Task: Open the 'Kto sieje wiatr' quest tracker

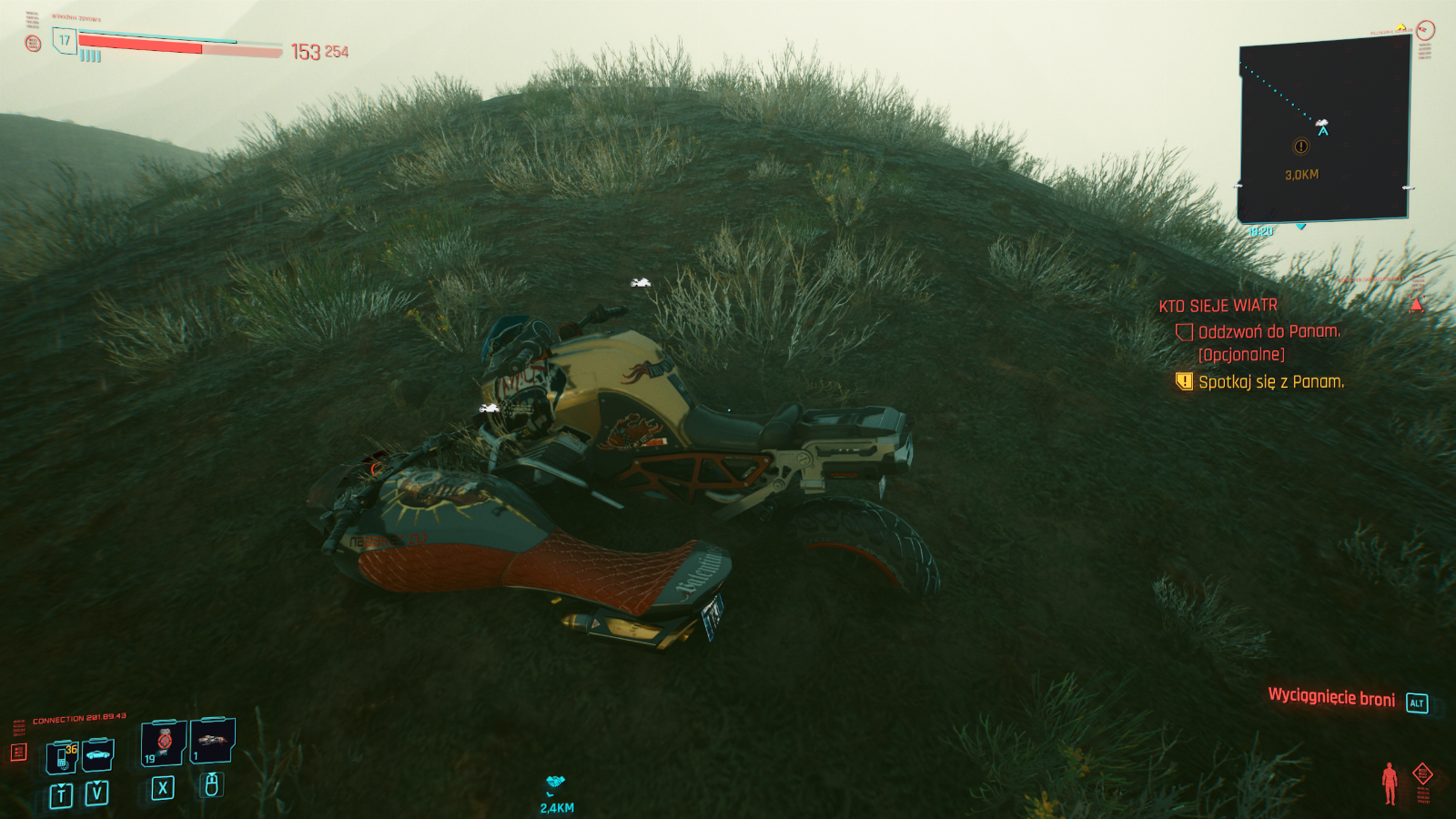Action: coord(1218,306)
